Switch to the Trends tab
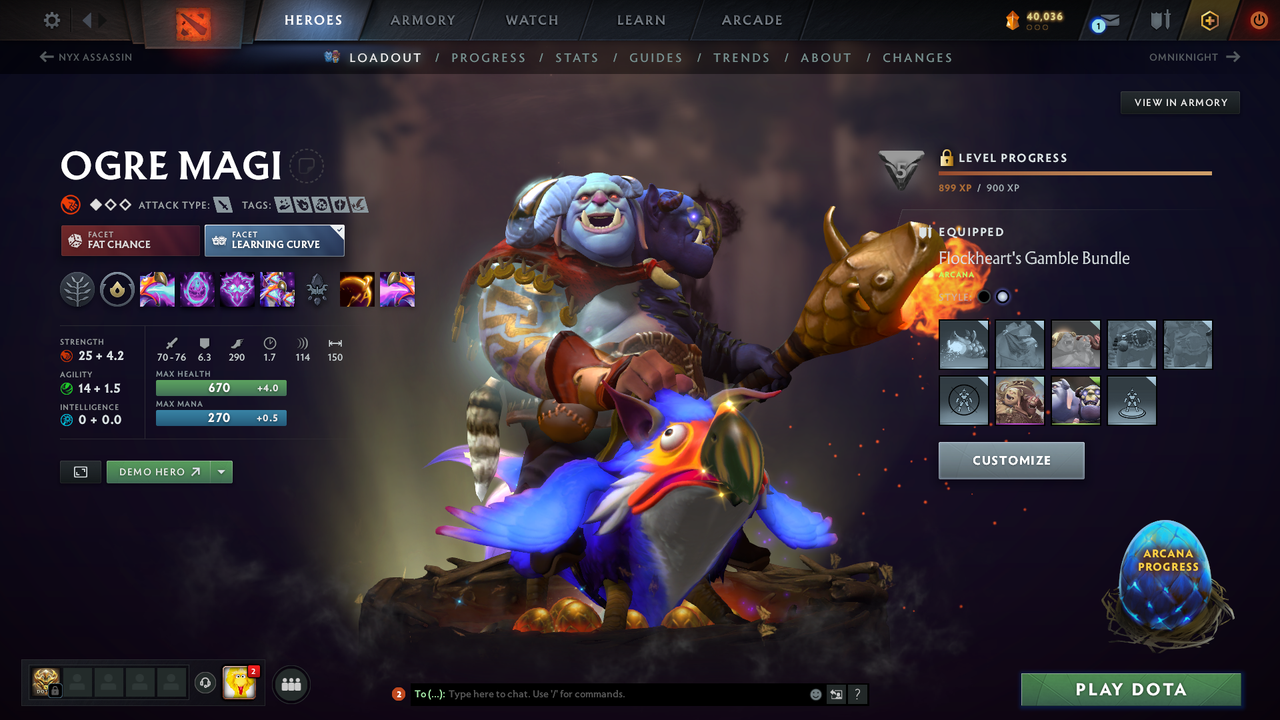The image size is (1280, 720). 741,57
